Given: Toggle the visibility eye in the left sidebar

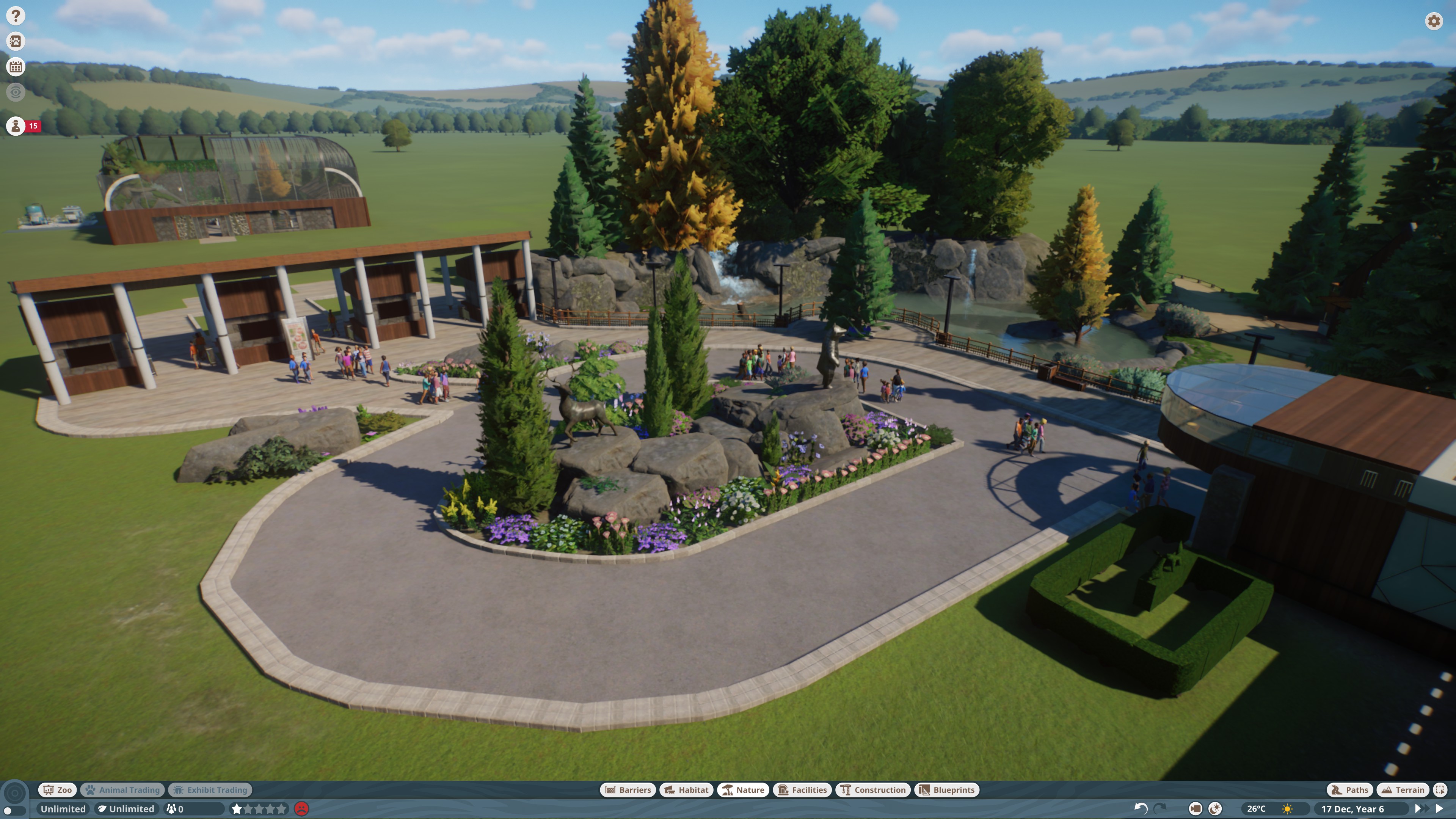Looking at the screenshot, I should (x=15, y=92).
